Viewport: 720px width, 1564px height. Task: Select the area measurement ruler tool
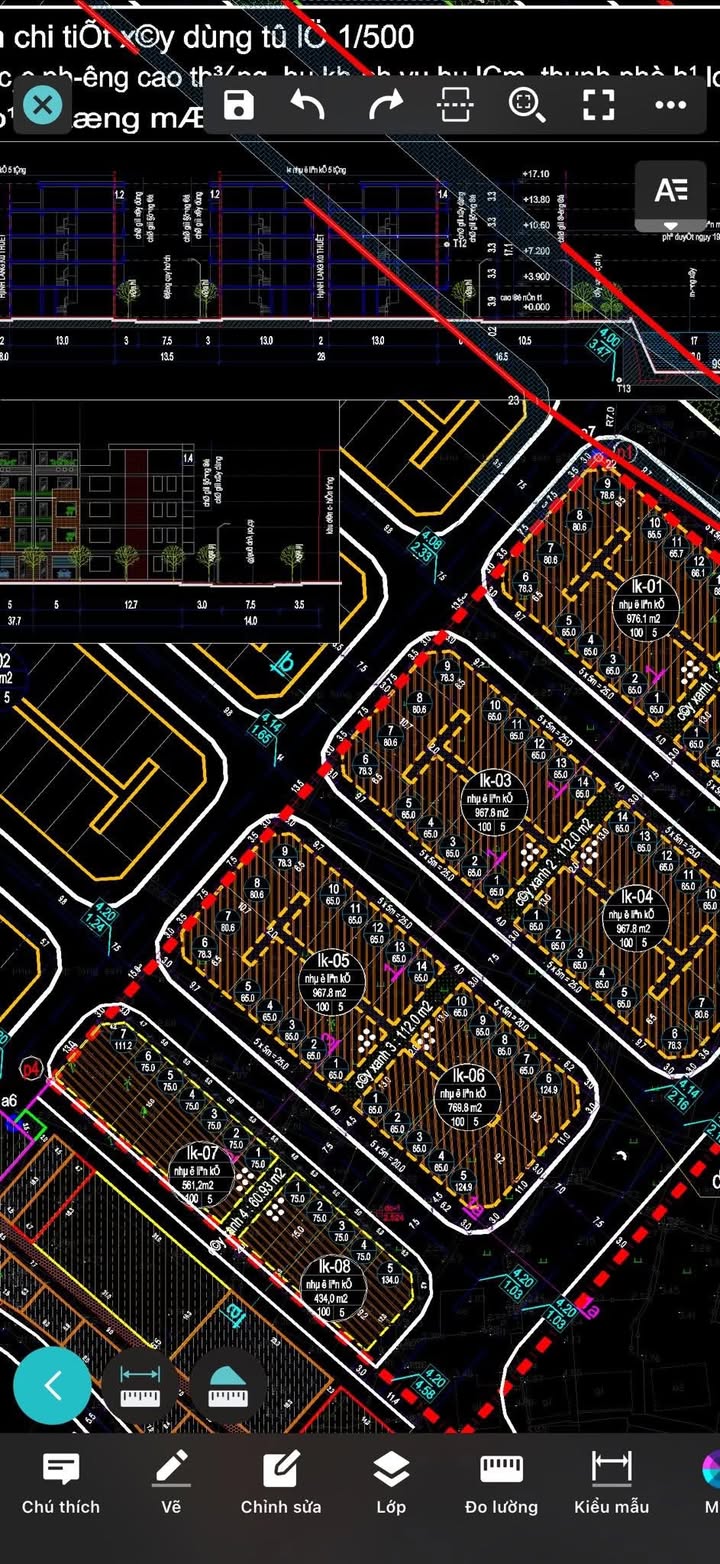click(228, 1385)
